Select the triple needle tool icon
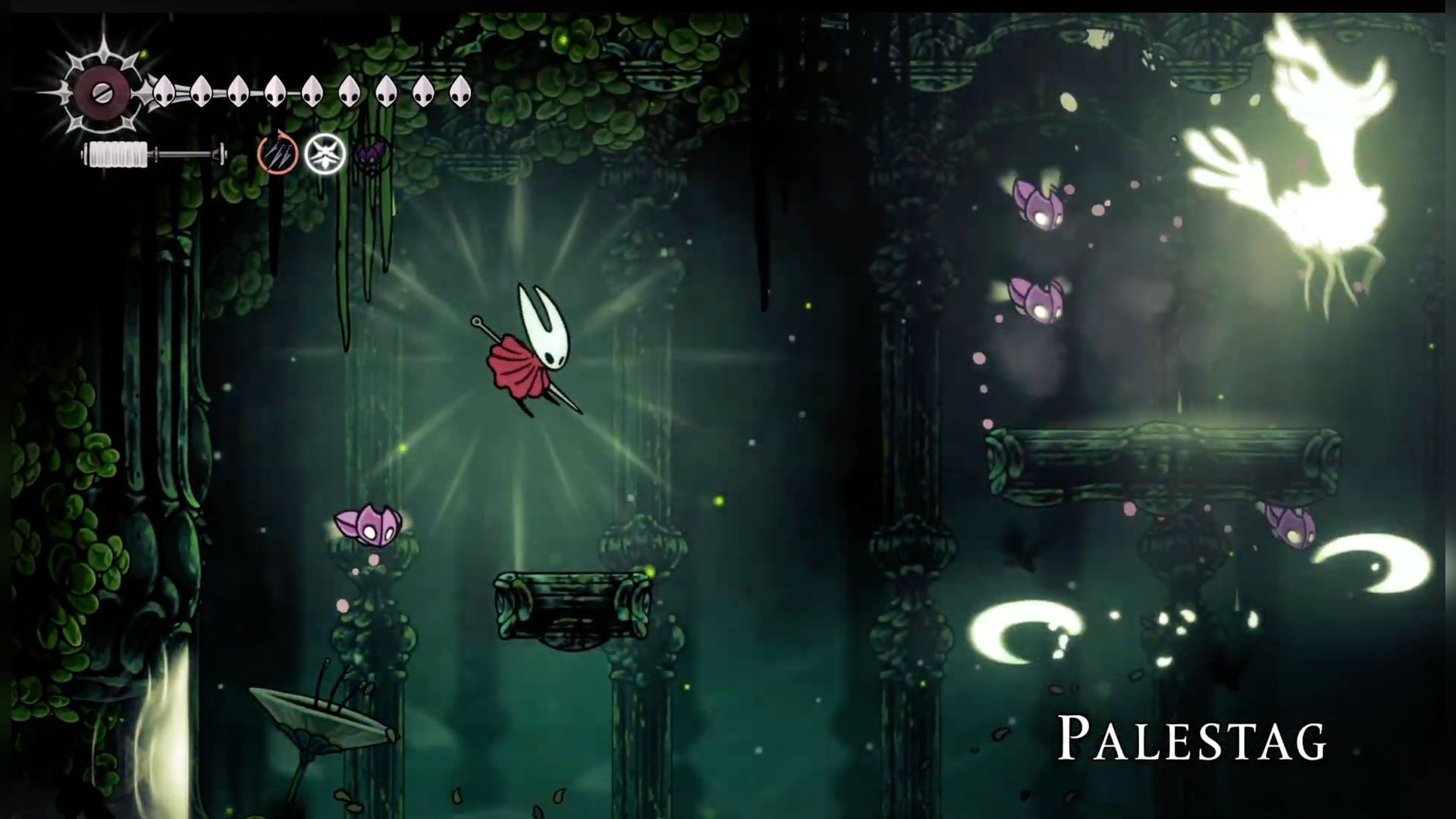The width and height of the screenshot is (1456, 819). 277,154
